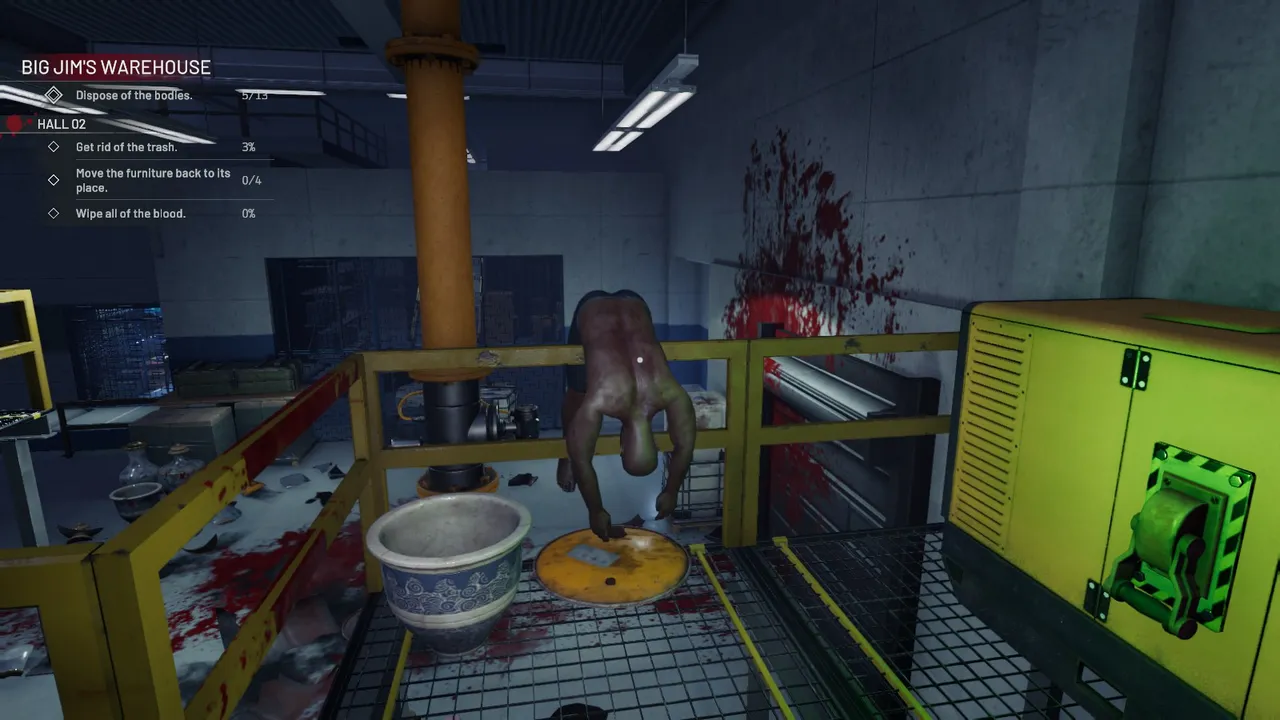Viewport: 1280px width, 720px height.
Task: Select the blood splatter icon next to HALL 02
Action: click(17, 123)
